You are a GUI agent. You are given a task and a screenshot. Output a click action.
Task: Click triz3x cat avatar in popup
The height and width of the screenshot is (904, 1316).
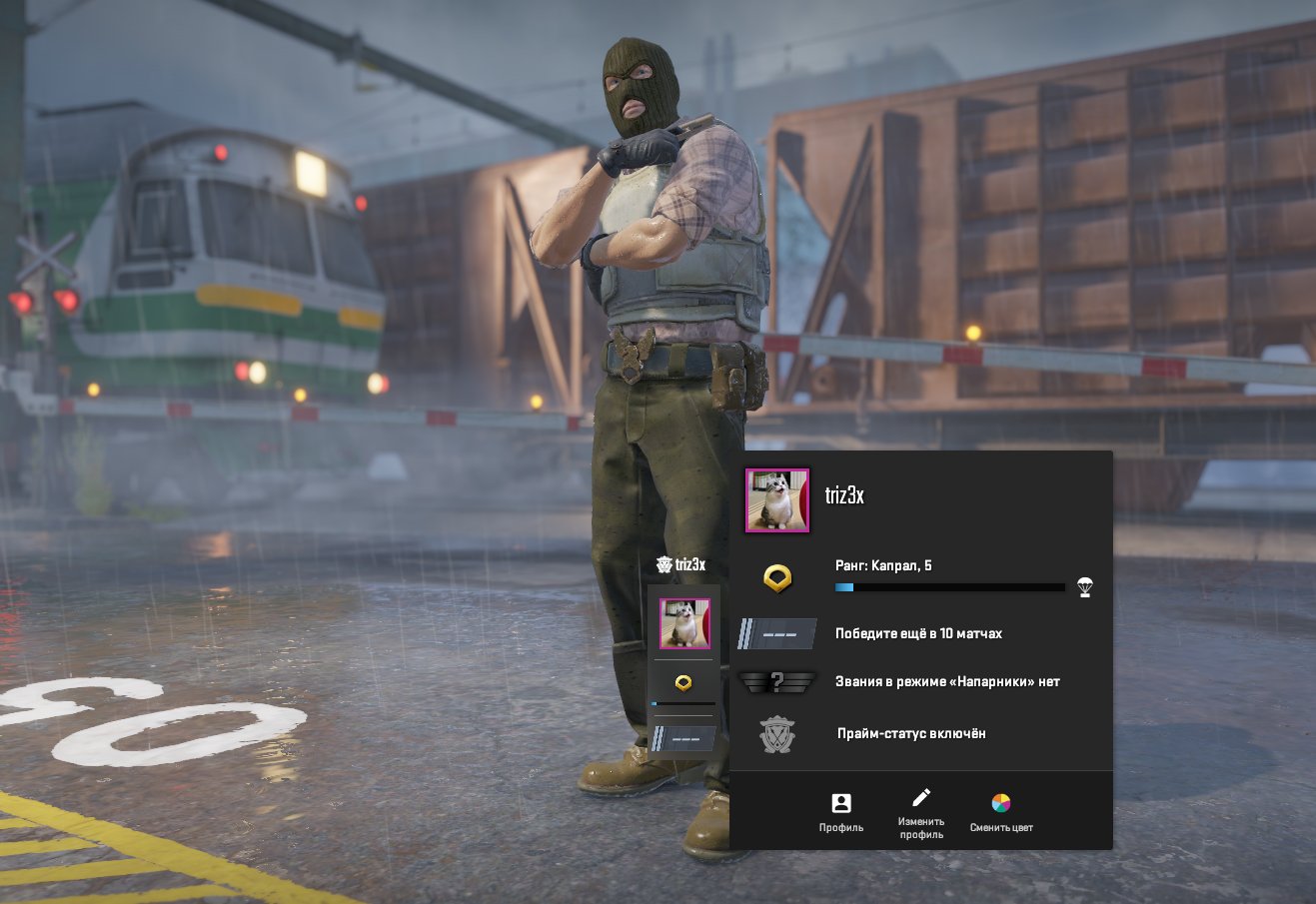[x=777, y=500]
